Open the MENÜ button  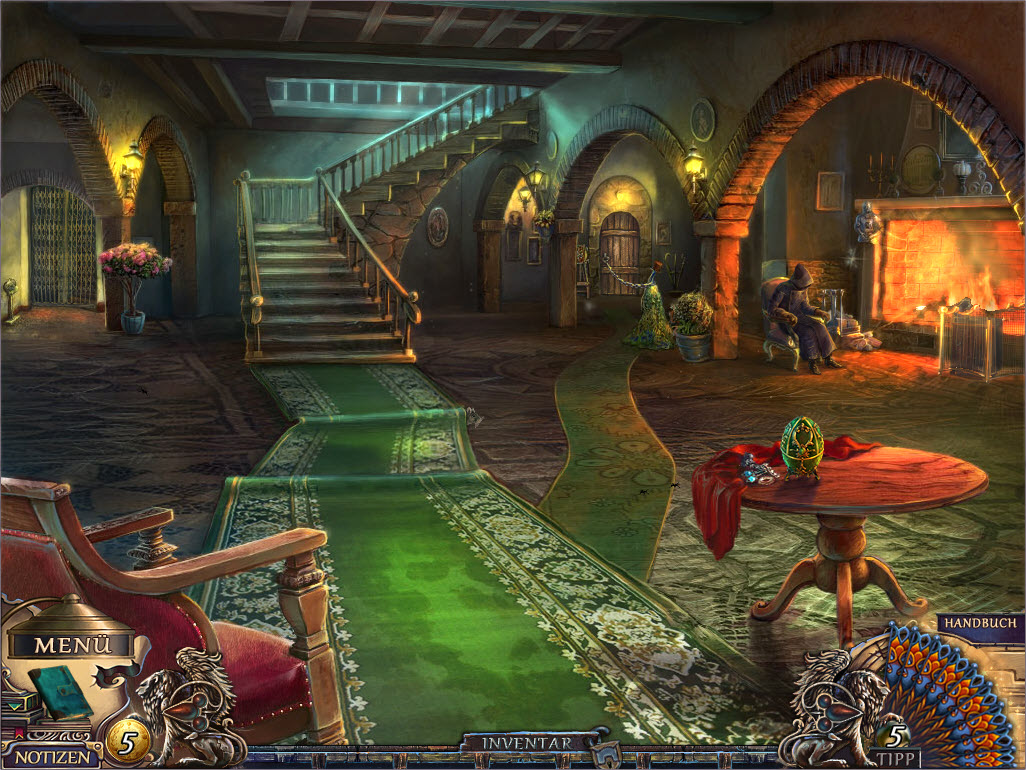point(73,645)
